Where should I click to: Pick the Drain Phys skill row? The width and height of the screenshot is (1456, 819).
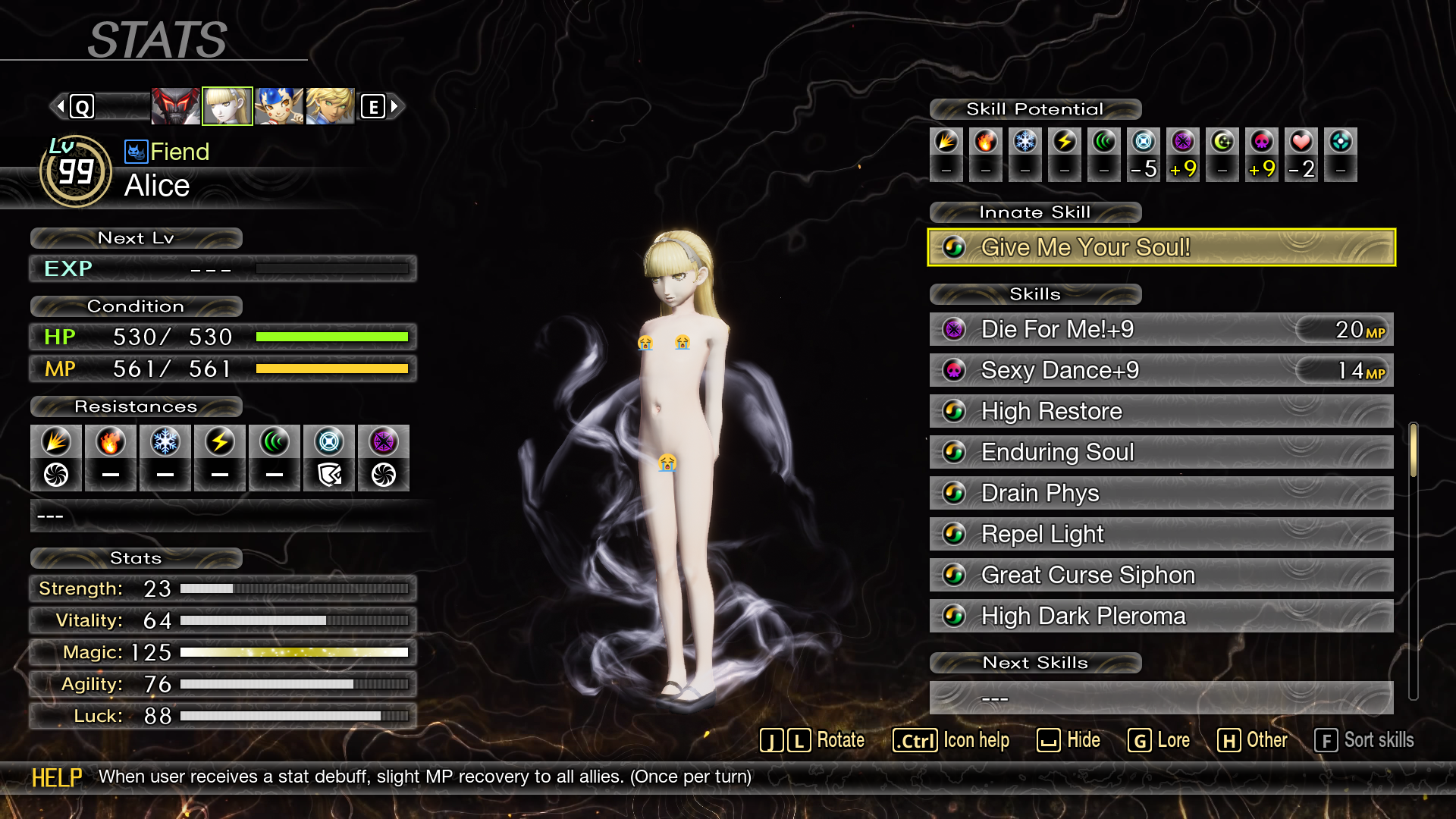[x=1161, y=493]
